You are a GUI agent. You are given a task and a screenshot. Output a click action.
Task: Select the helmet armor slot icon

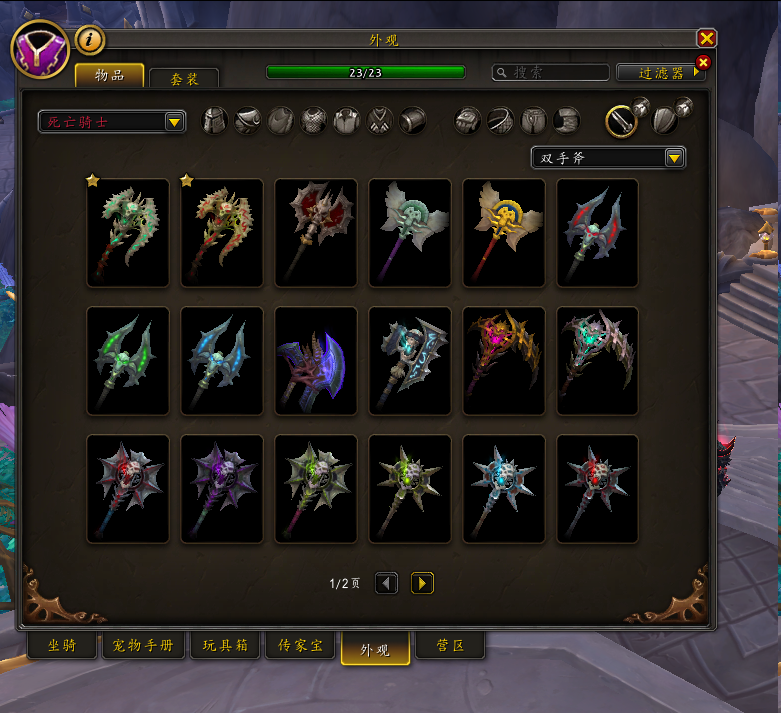coord(215,121)
